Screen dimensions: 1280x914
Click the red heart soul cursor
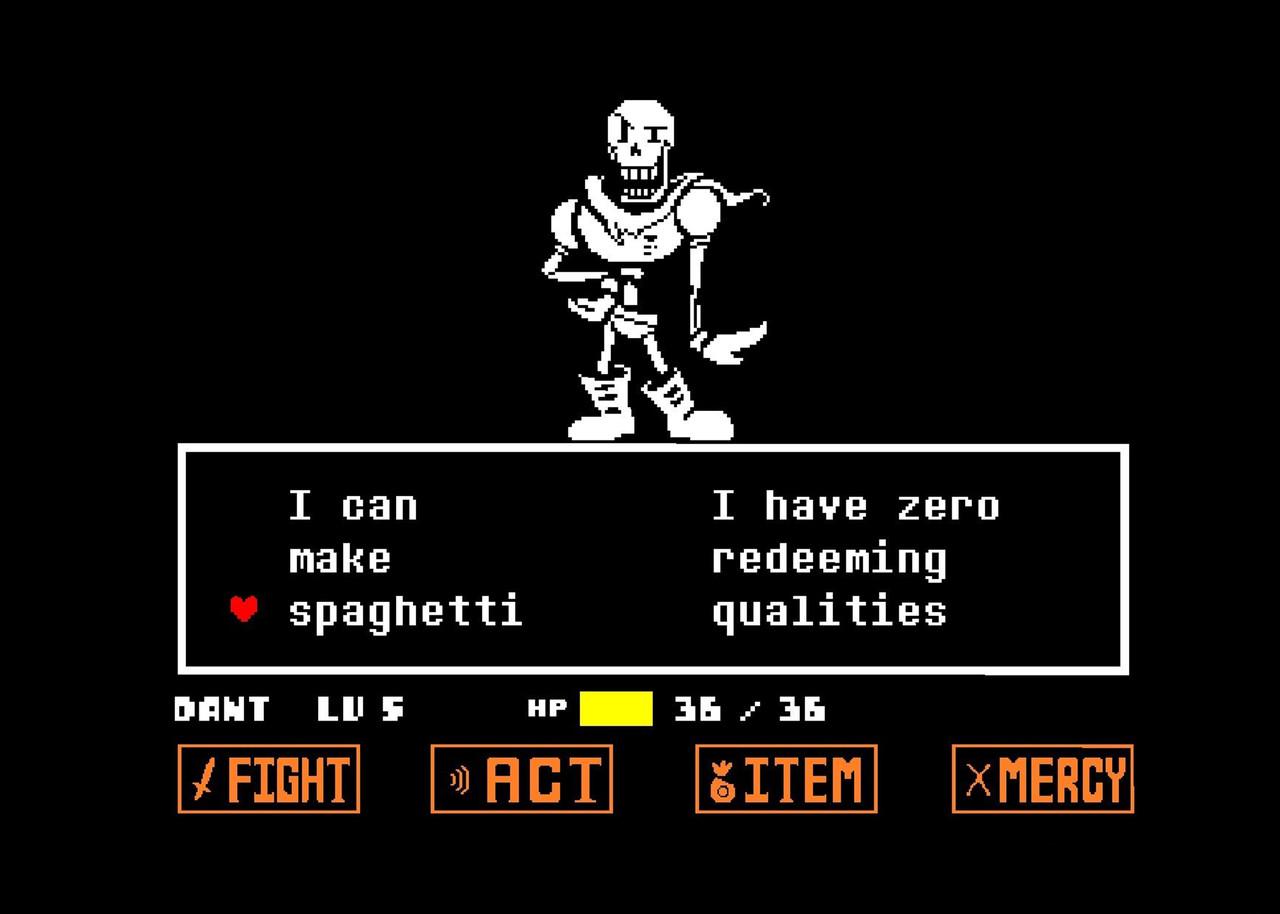[x=243, y=608]
